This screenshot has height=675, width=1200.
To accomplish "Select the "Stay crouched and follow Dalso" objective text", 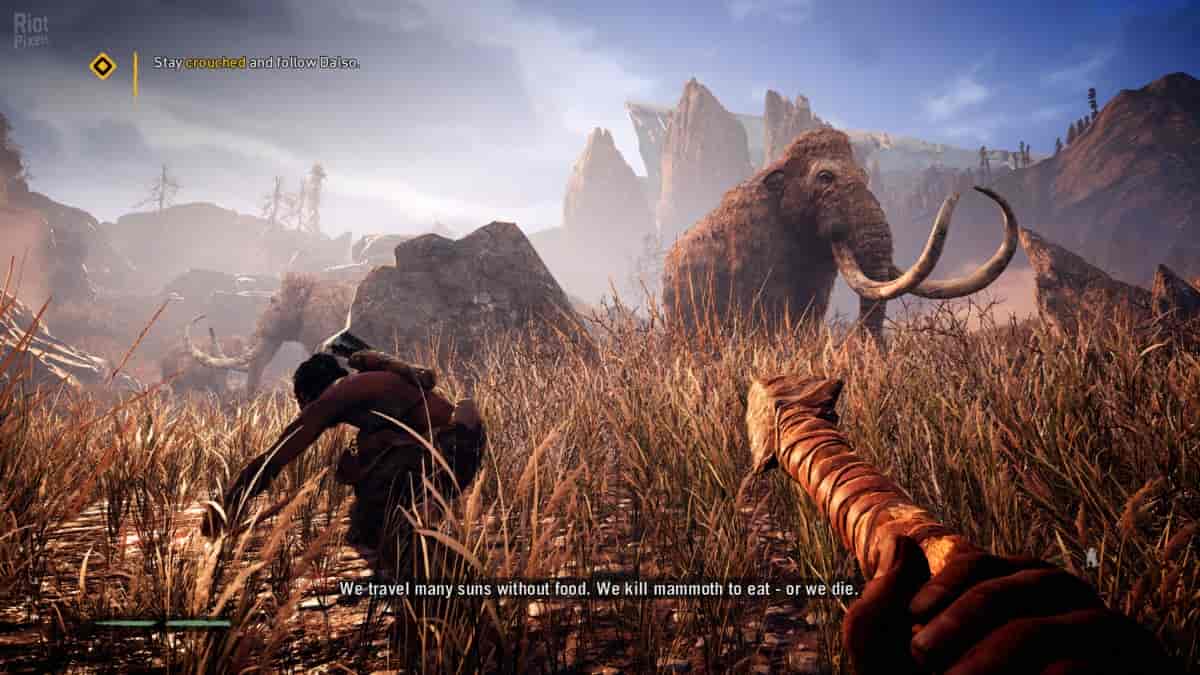I will point(256,62).
